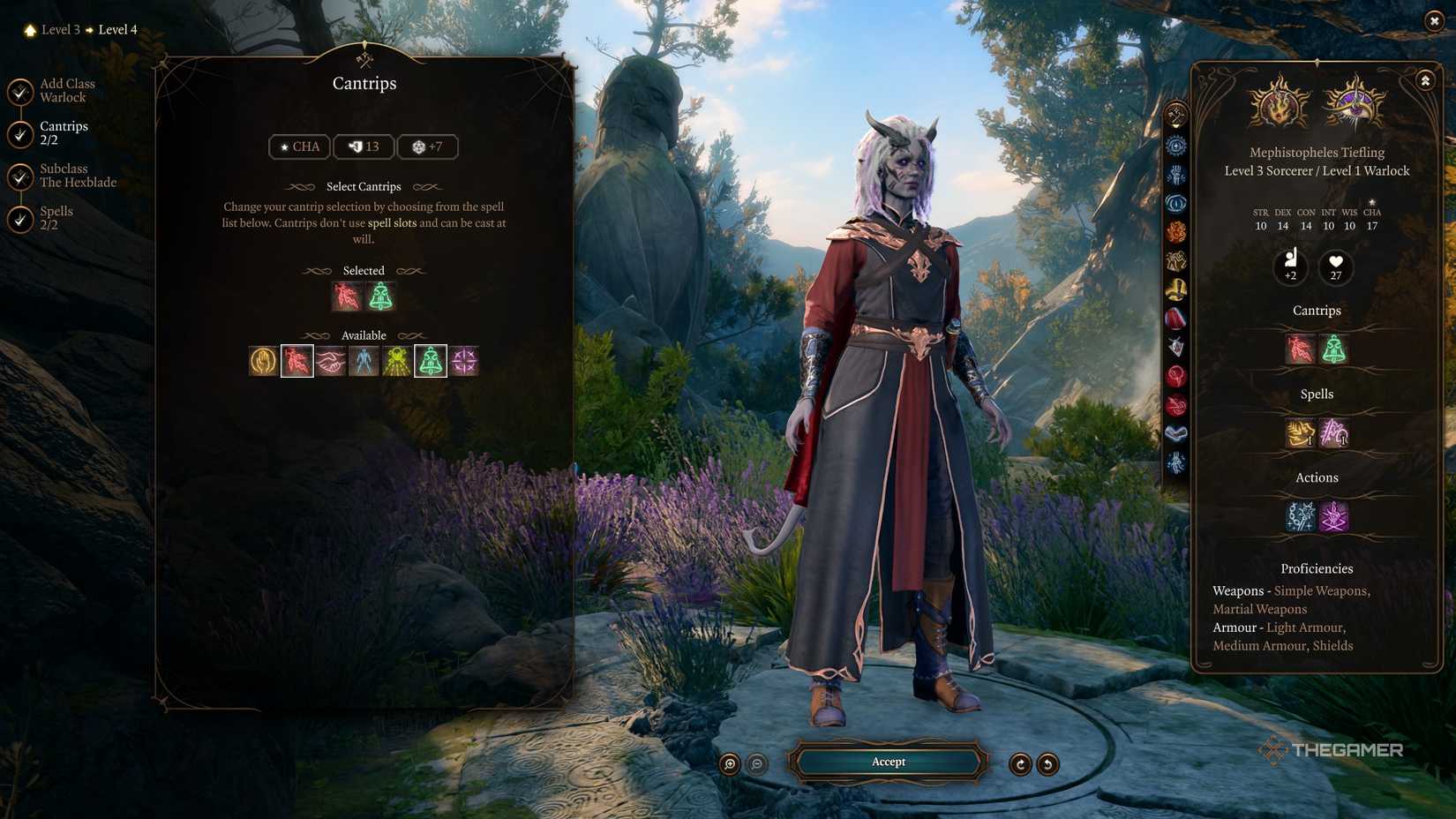
Task: Select the Friends cantrip from Available list
Action: tap(330, 360)
